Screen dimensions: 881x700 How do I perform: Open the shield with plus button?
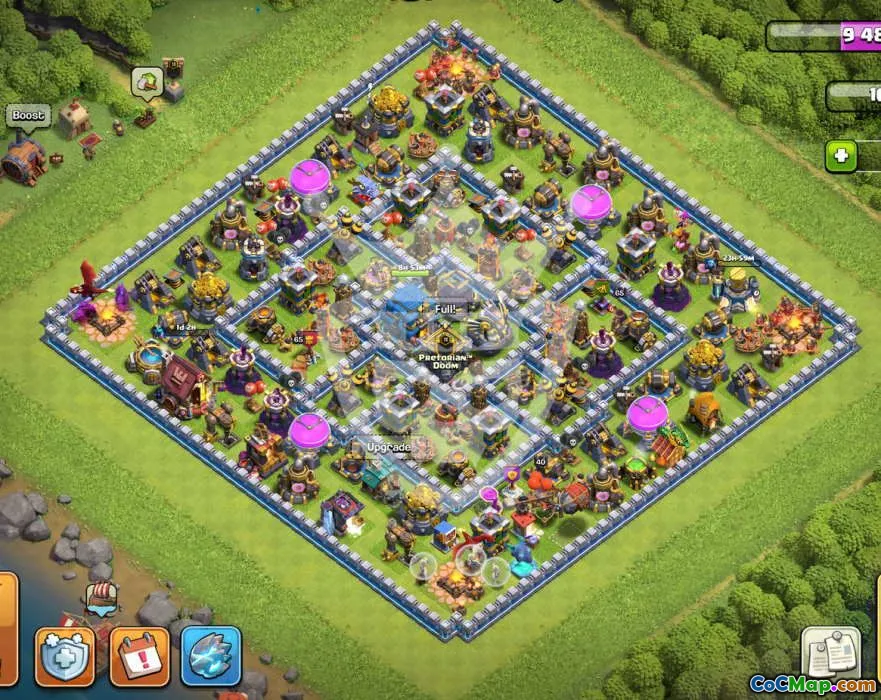[x=65, y=656]
